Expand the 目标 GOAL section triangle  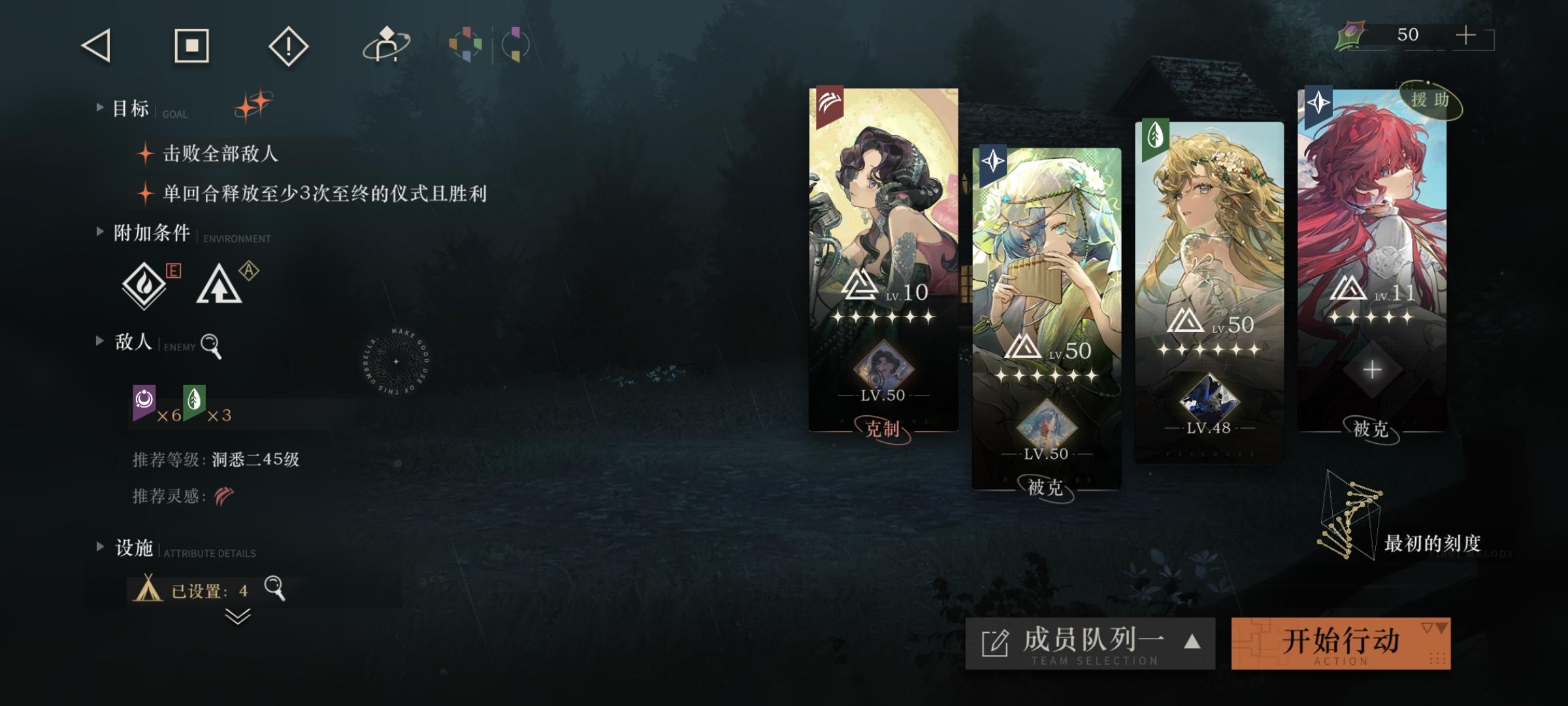[98, 106]
